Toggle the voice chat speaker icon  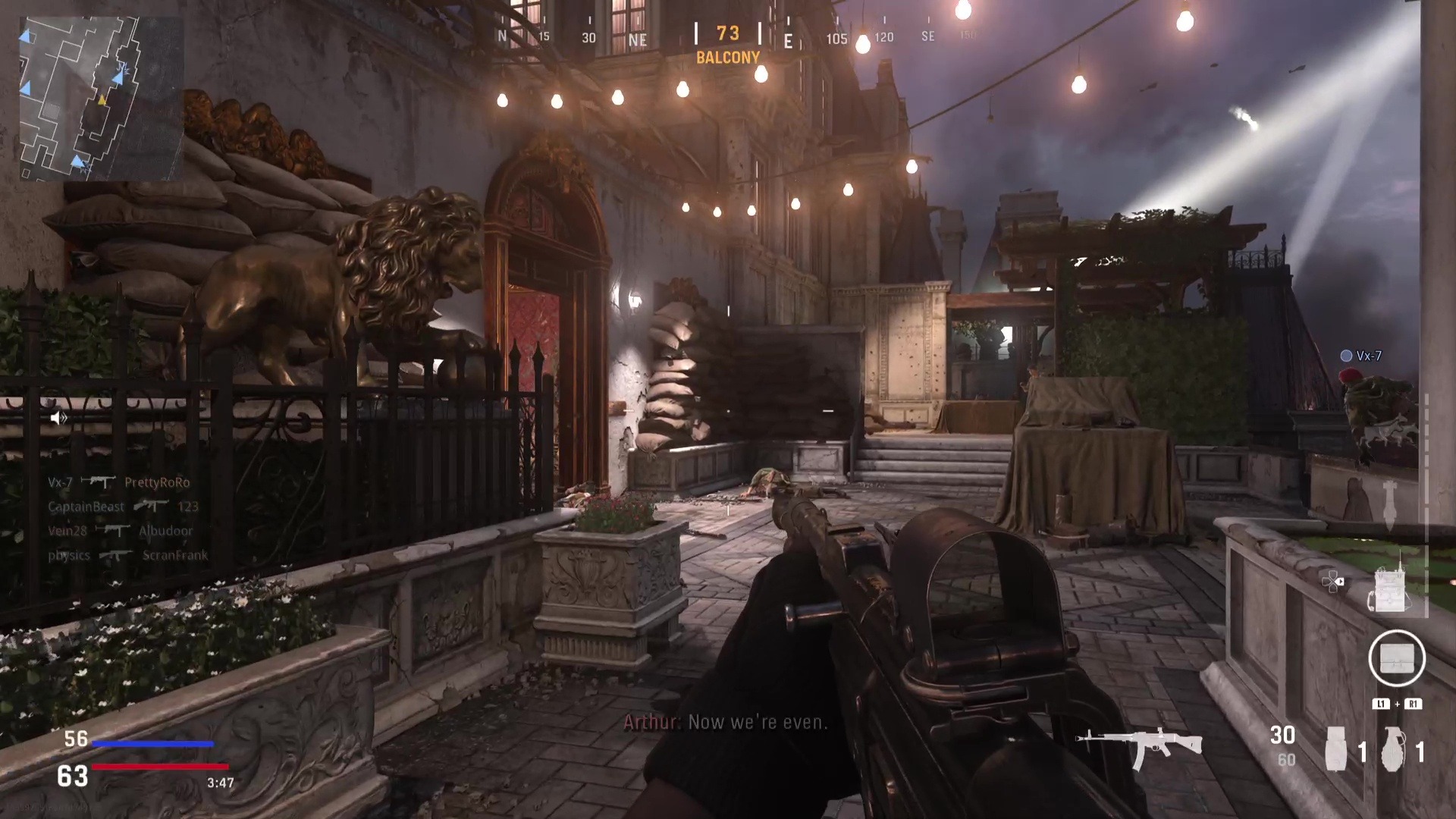[x=58, y=418]
